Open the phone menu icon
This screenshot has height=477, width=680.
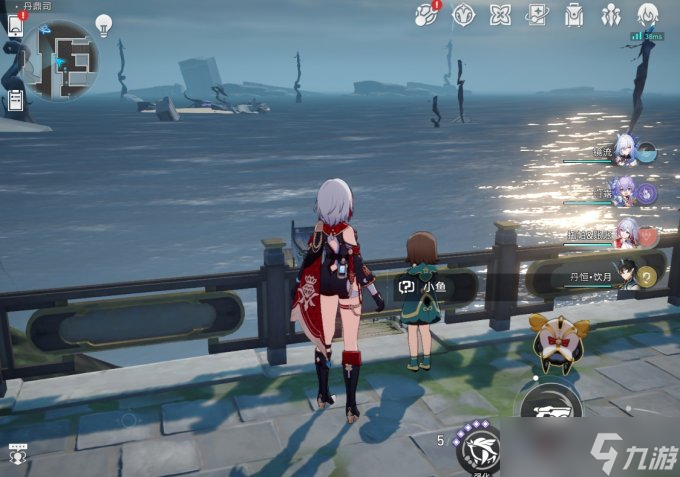[15, 26]
